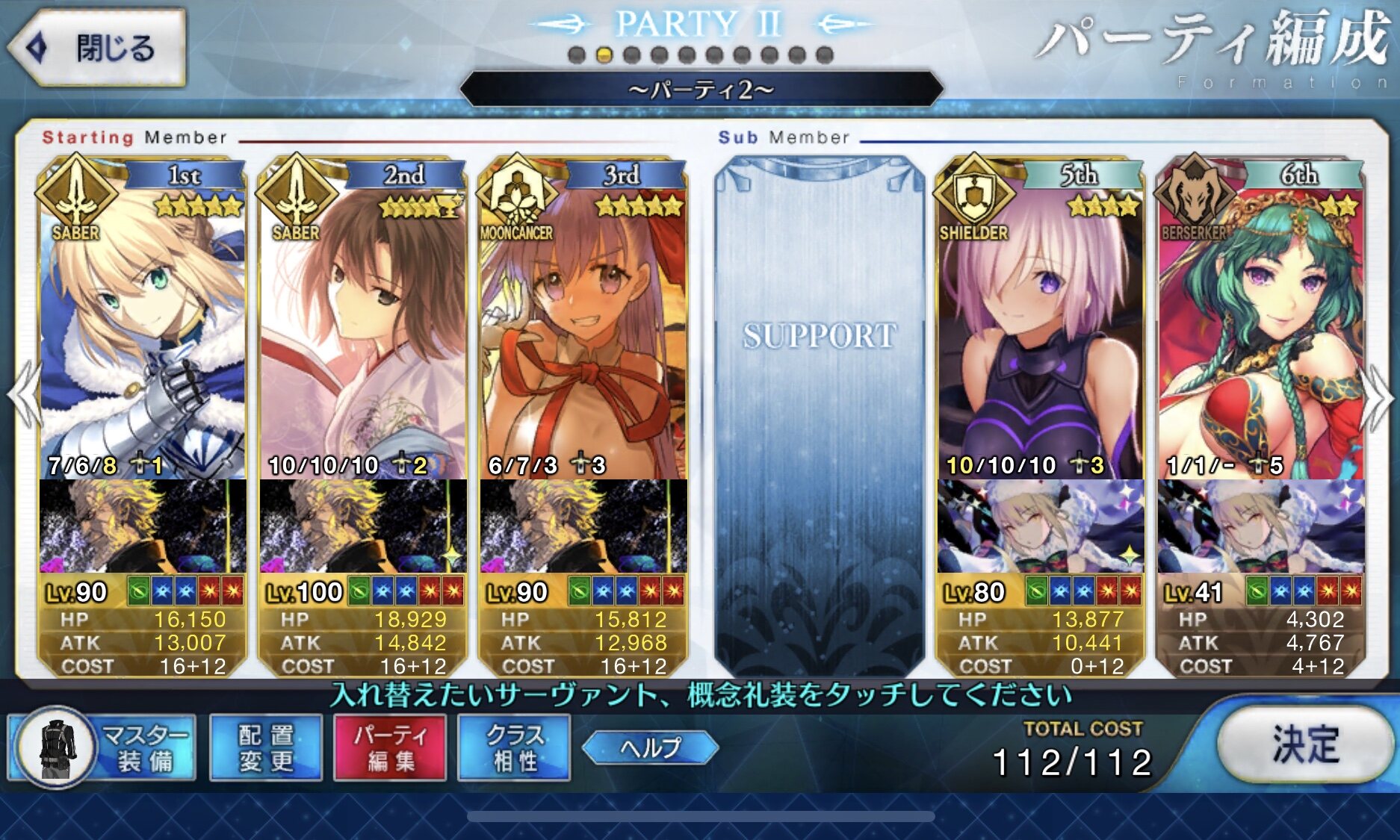The image size is (1400, 840).
Task: Open the ヘルプ help button
Action: (650, 747)
